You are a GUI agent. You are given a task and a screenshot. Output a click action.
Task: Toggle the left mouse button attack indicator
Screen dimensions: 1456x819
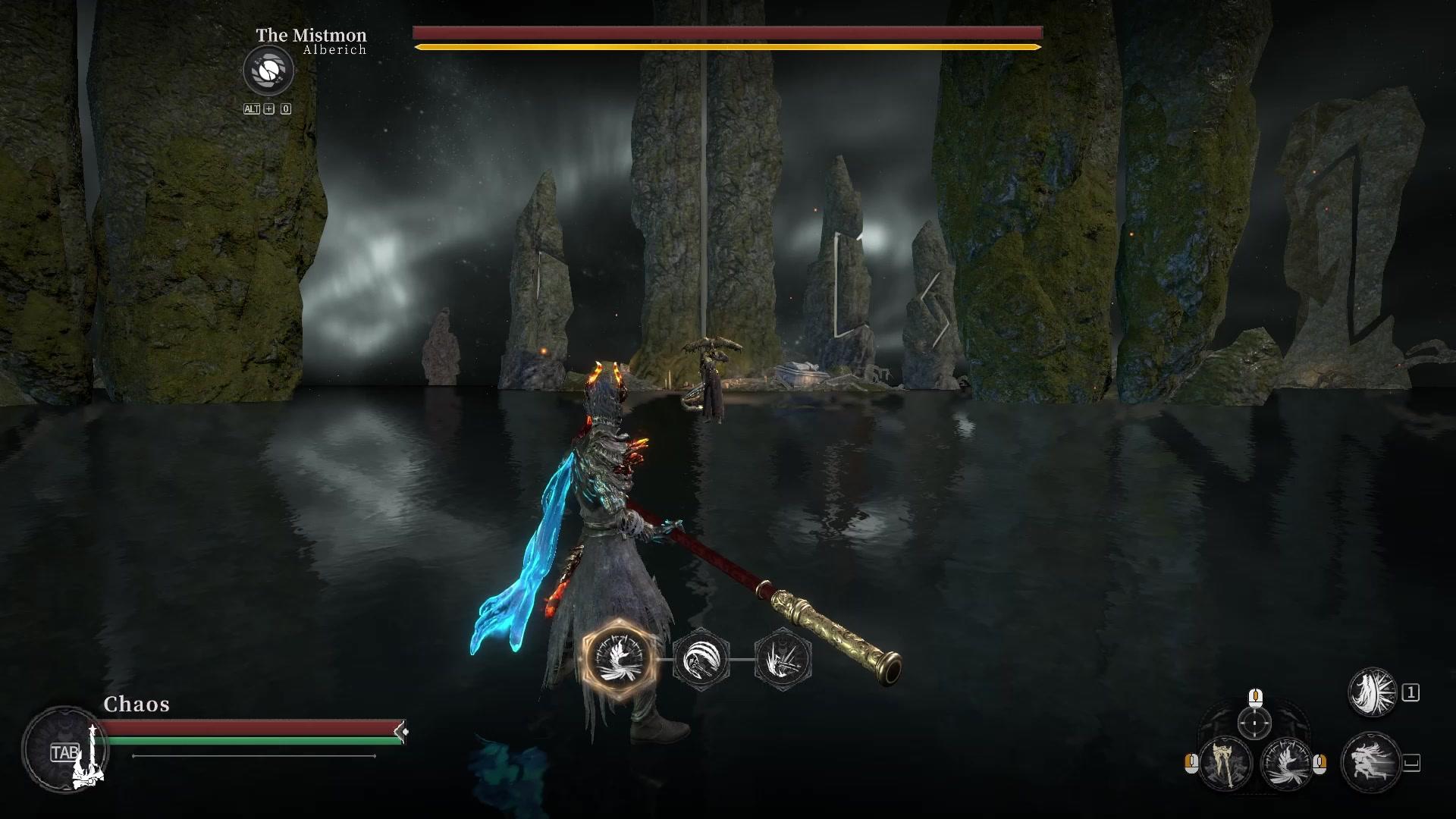click(x=1191, y=764)
